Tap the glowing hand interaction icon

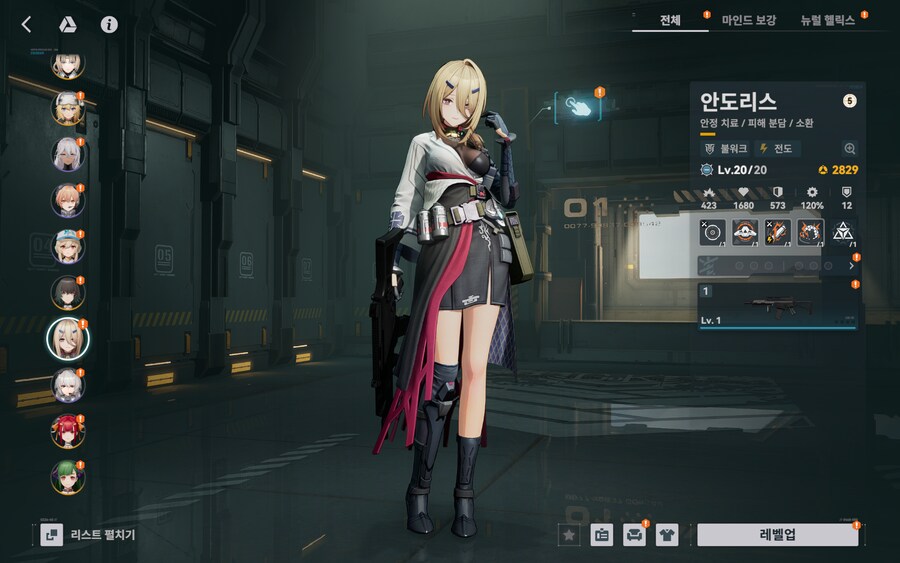click(578, 107)
